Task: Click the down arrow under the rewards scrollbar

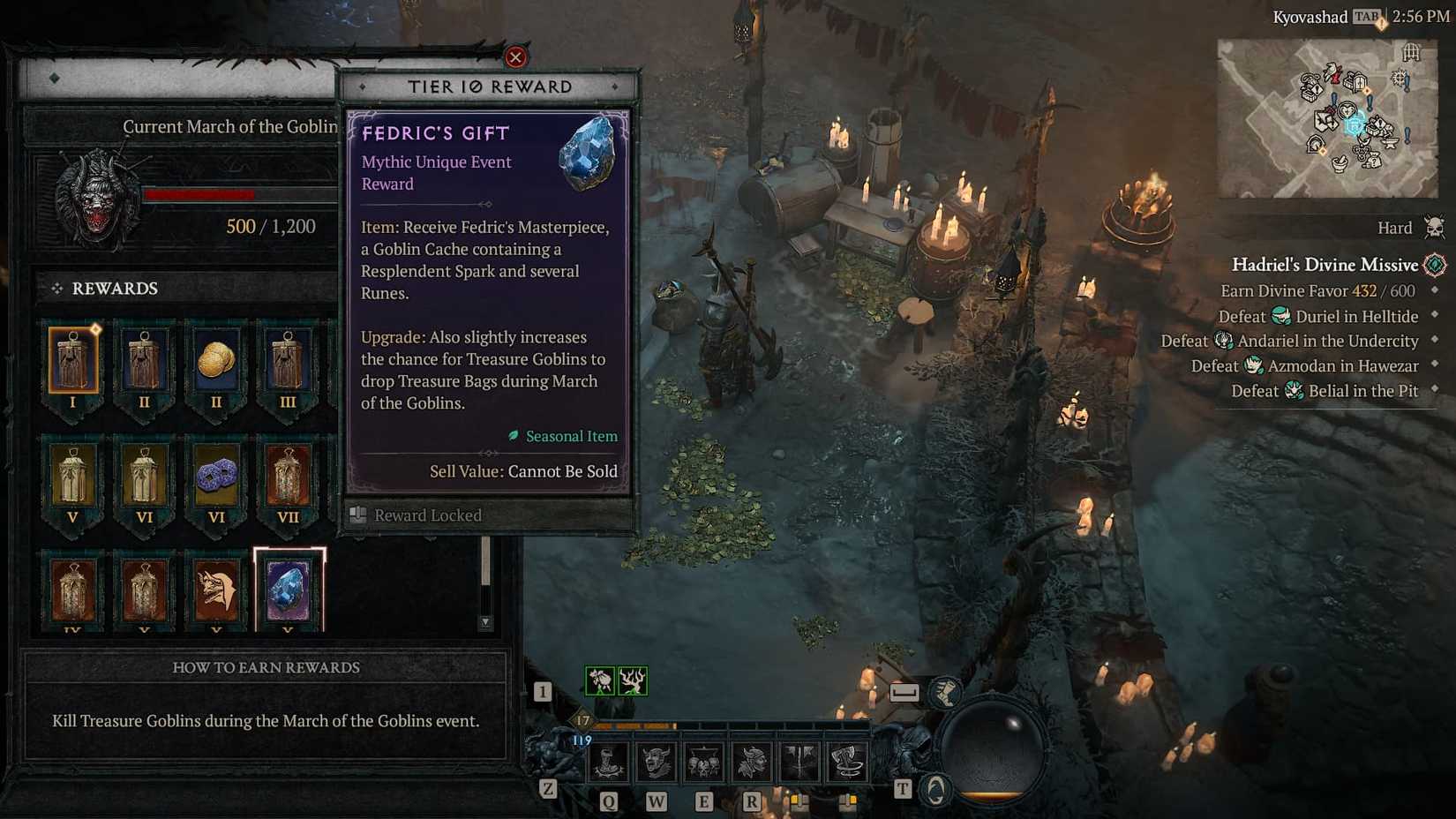Action: (x=484, y=622)
